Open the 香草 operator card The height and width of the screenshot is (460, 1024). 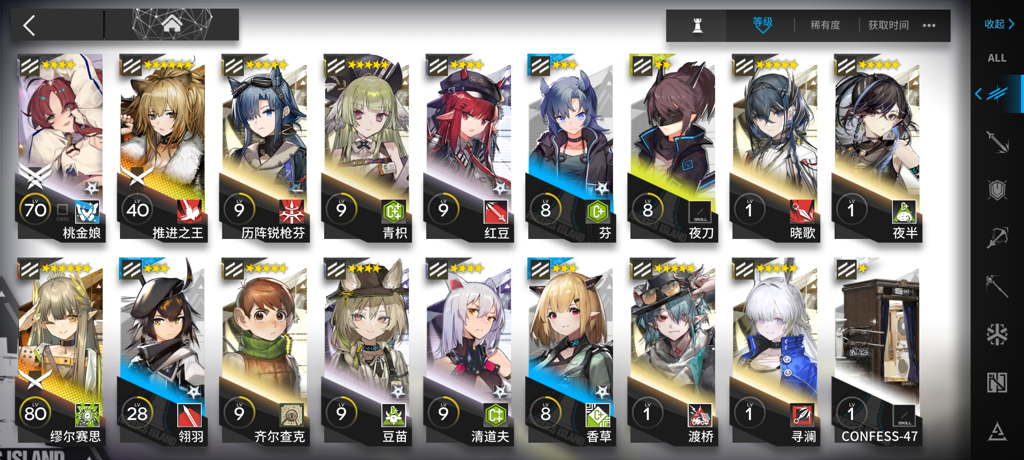point(570,345)
